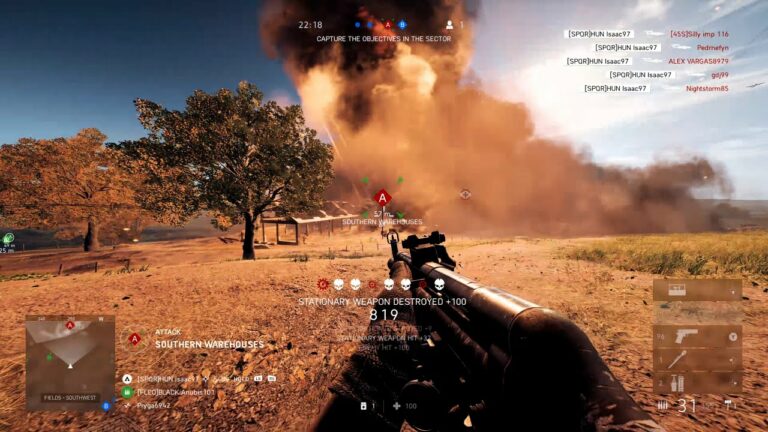The width and height of the screenshot is (768, 432).
Task: Click the blue B objective icon in top bar
Action: tap(402, 24)
